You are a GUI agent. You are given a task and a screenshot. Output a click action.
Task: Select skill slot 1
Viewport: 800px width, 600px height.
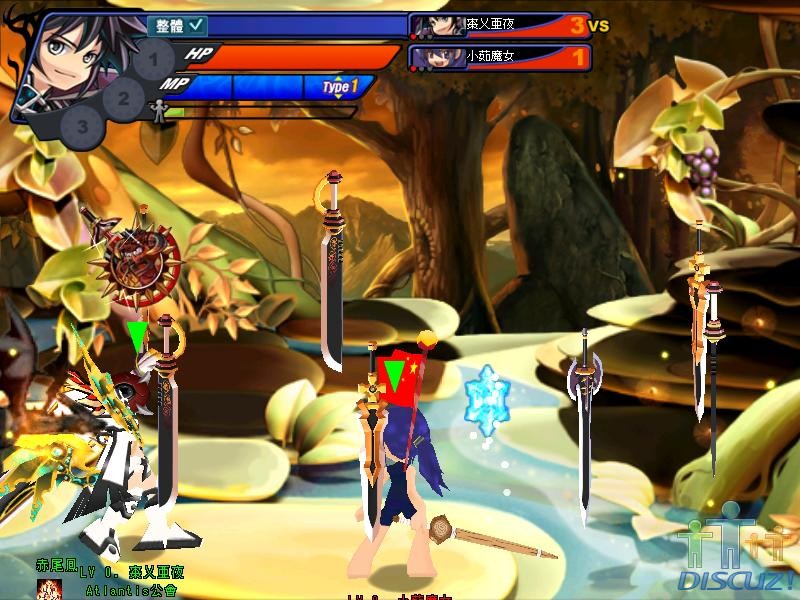click(153, 61)
